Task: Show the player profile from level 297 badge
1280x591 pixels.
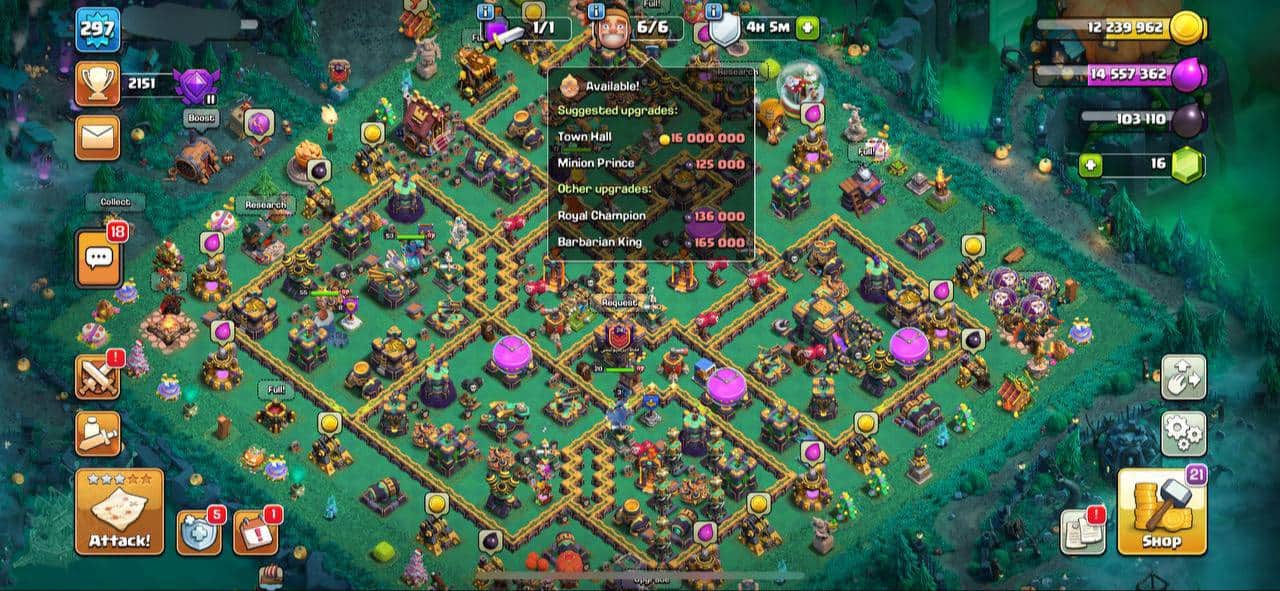Action: coord(97,30)
